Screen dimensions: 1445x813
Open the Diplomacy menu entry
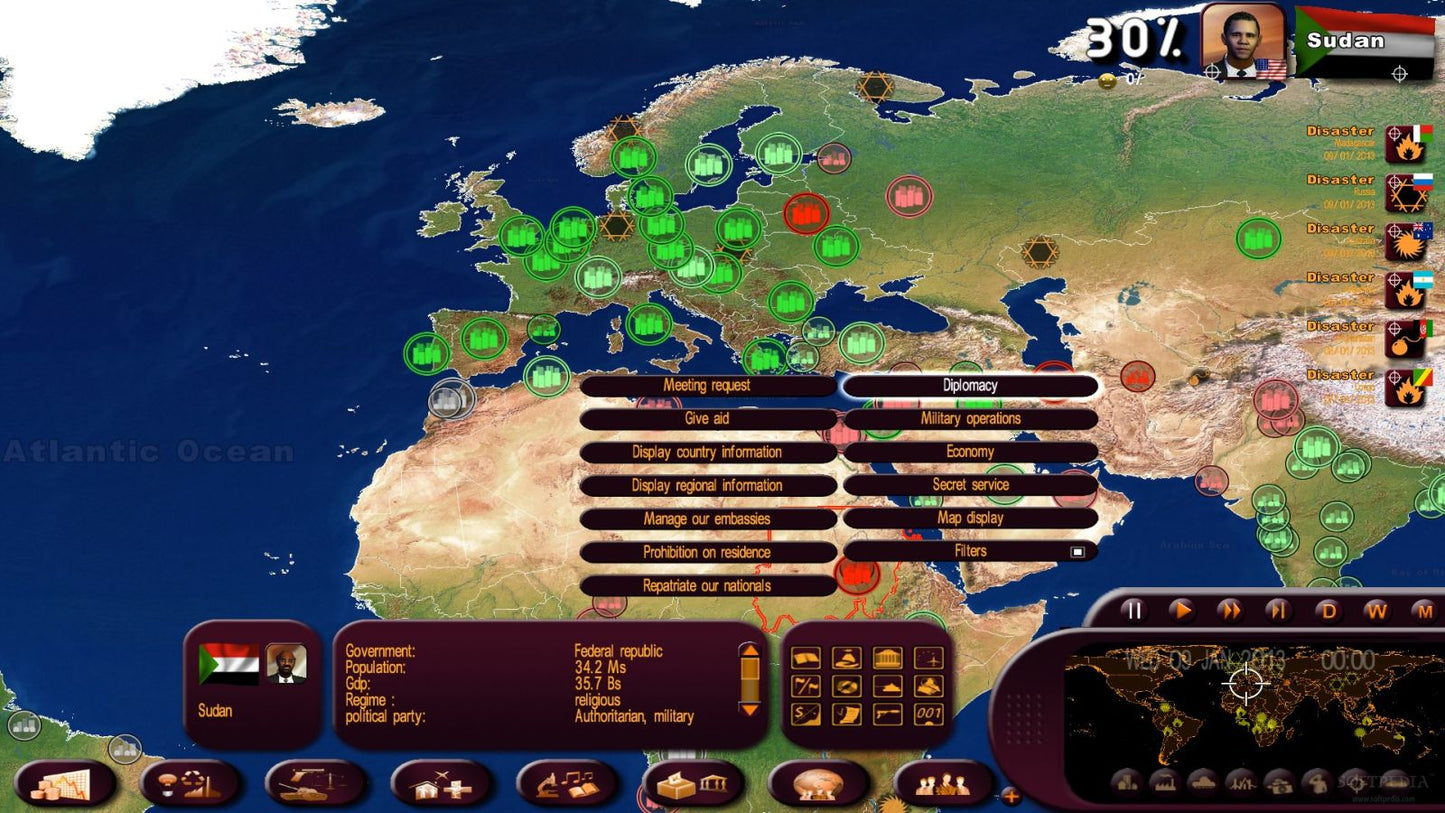968,385
